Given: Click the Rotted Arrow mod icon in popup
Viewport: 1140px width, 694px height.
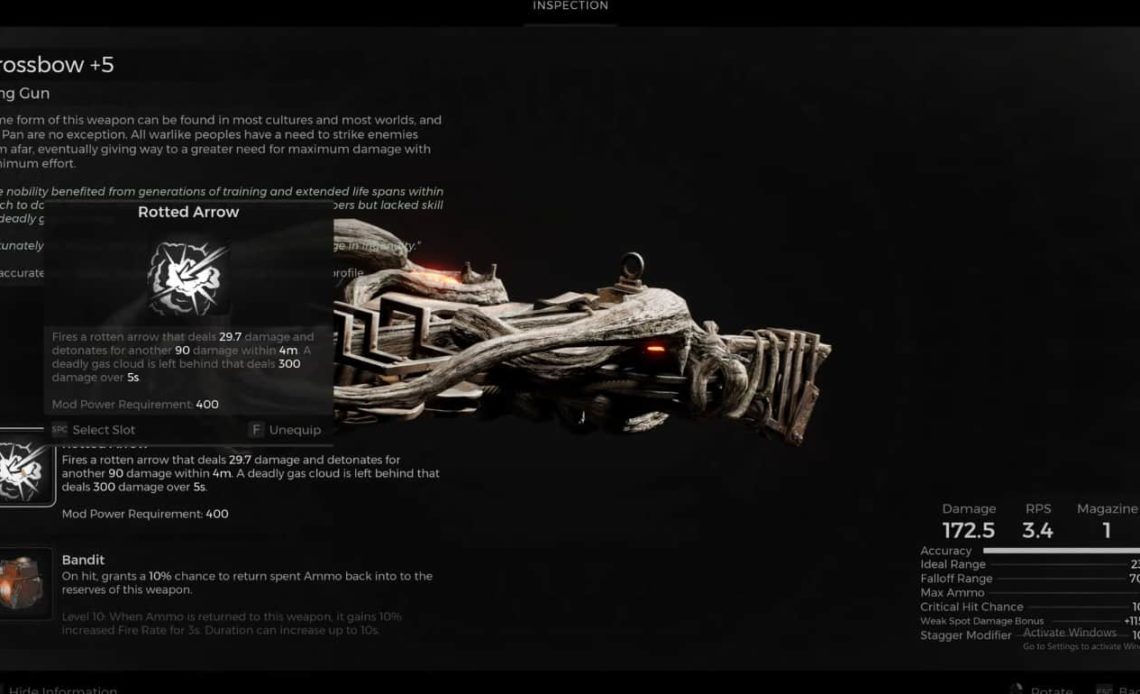Looking at the screenshot, I should 188,277.
